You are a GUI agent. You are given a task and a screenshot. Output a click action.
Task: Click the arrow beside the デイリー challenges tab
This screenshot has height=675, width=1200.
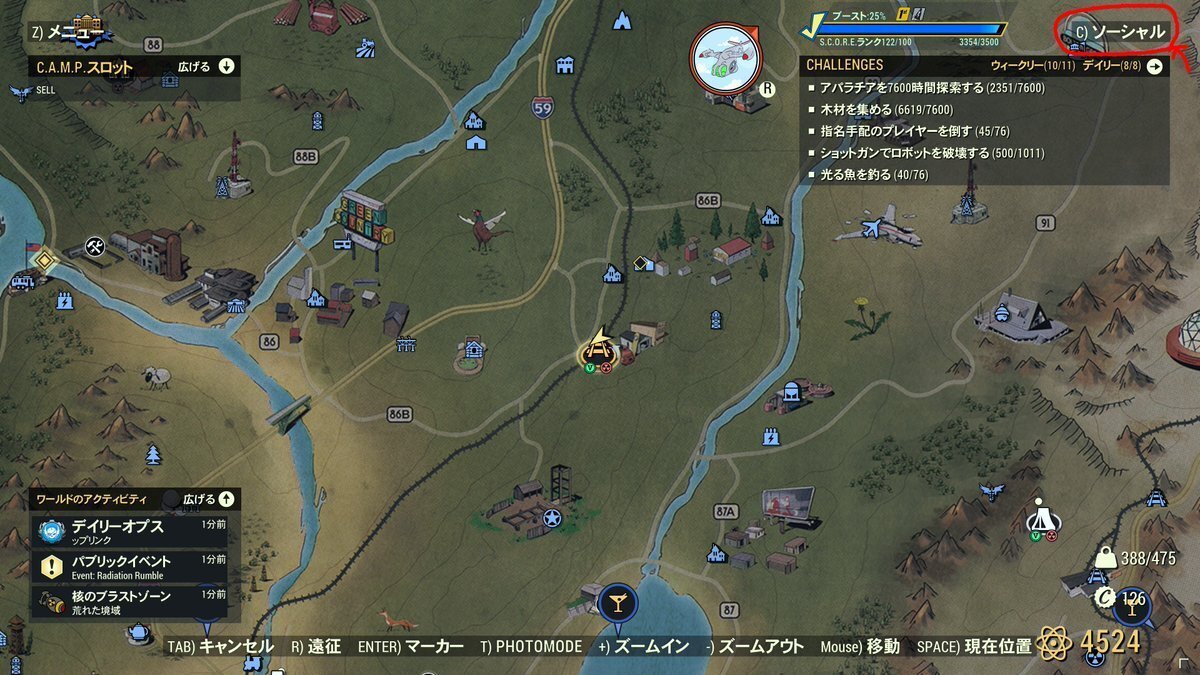click(x=1155, y=66)
